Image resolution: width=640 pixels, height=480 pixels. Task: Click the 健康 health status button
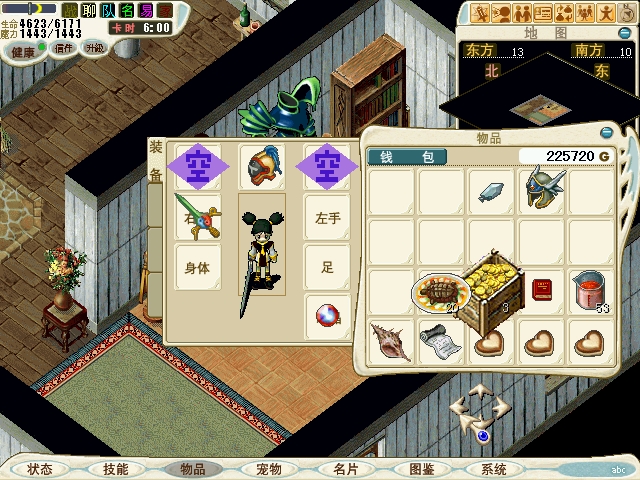(x=22, y=50)
